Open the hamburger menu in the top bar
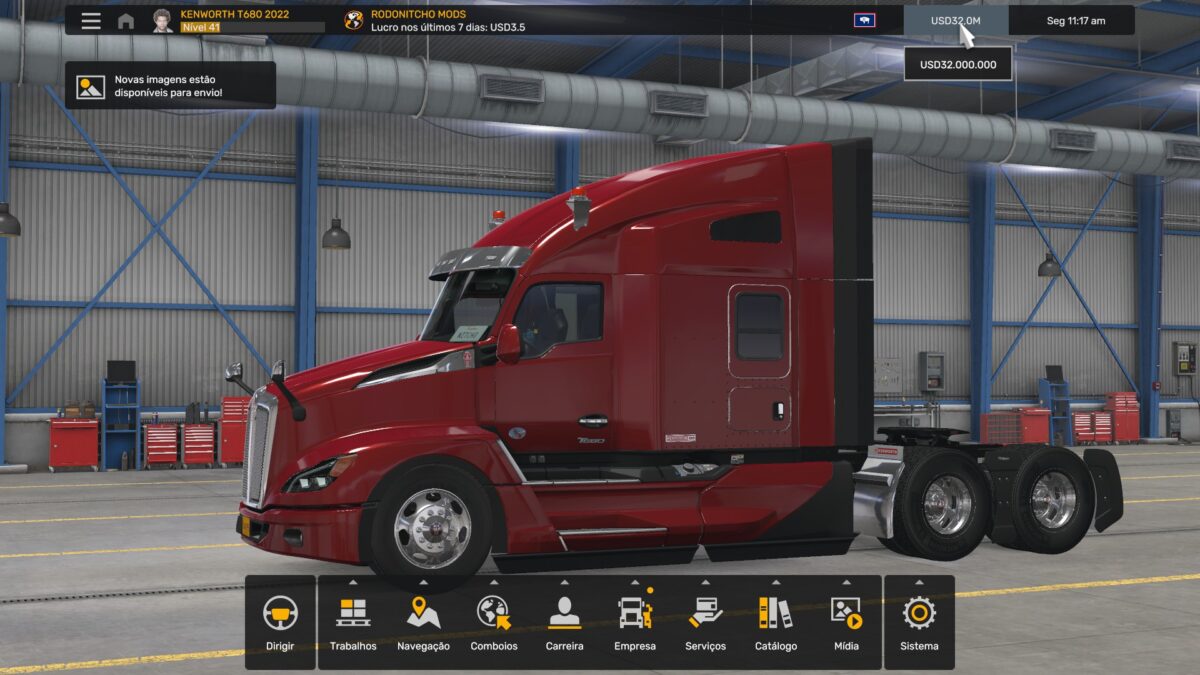Viewport: 1200px width, 675px height. point(91,21)
